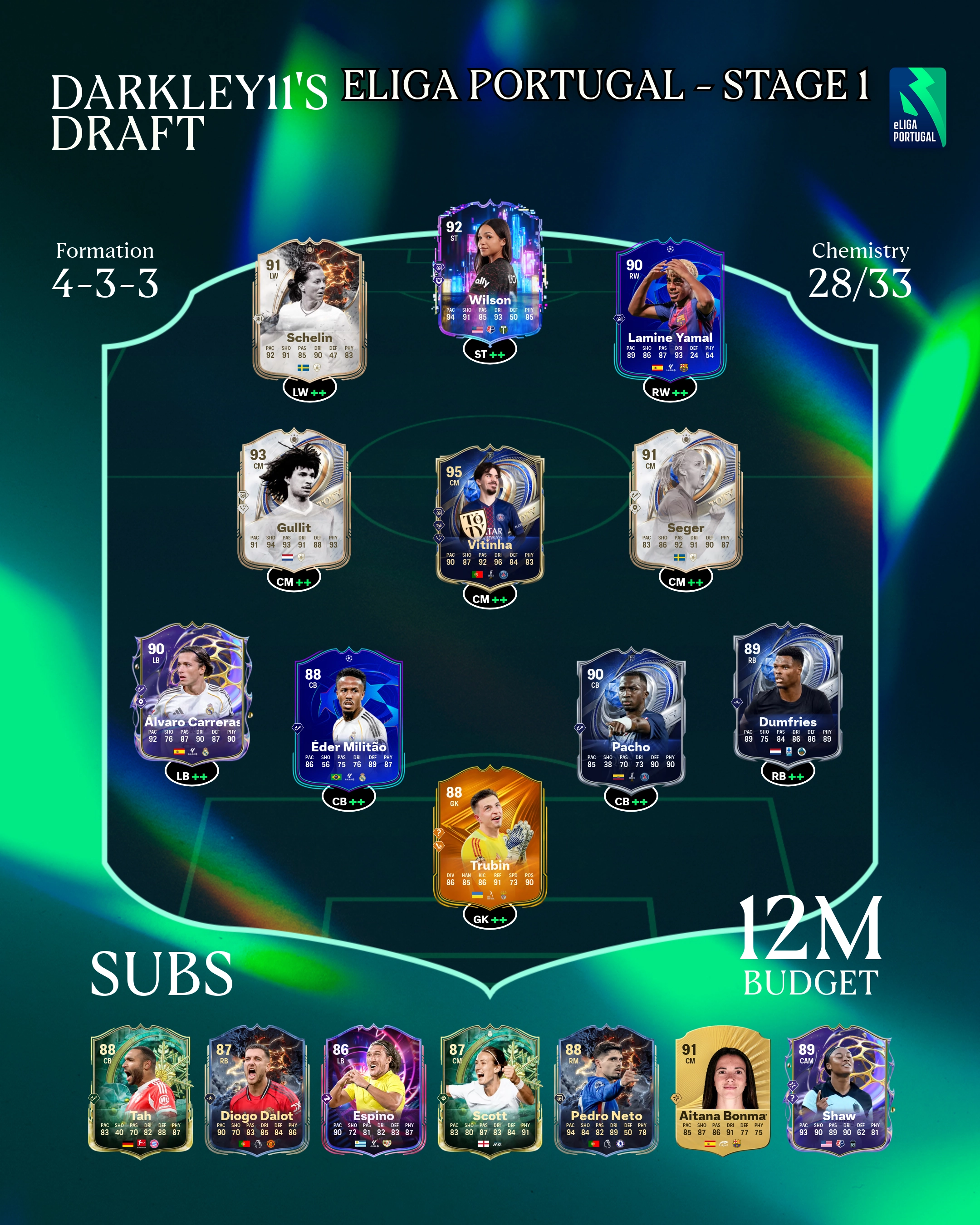Select the Scott substitute card
This screenshot has width=980, height=1225.
tap(490, 1091)
